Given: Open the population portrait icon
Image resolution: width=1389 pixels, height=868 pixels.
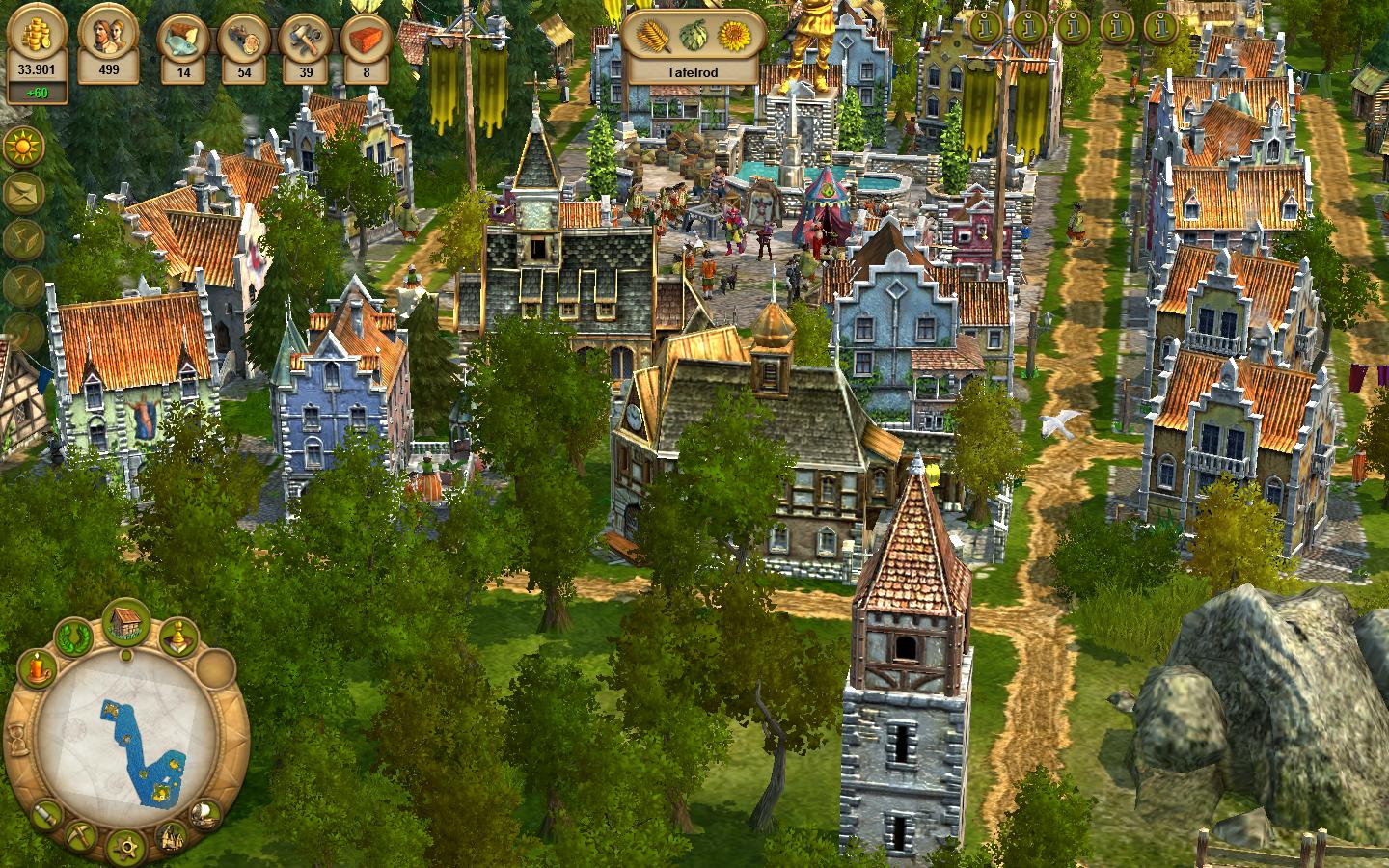Looking at the screenshot, I should pyautogui.click(x=107, y=34).
